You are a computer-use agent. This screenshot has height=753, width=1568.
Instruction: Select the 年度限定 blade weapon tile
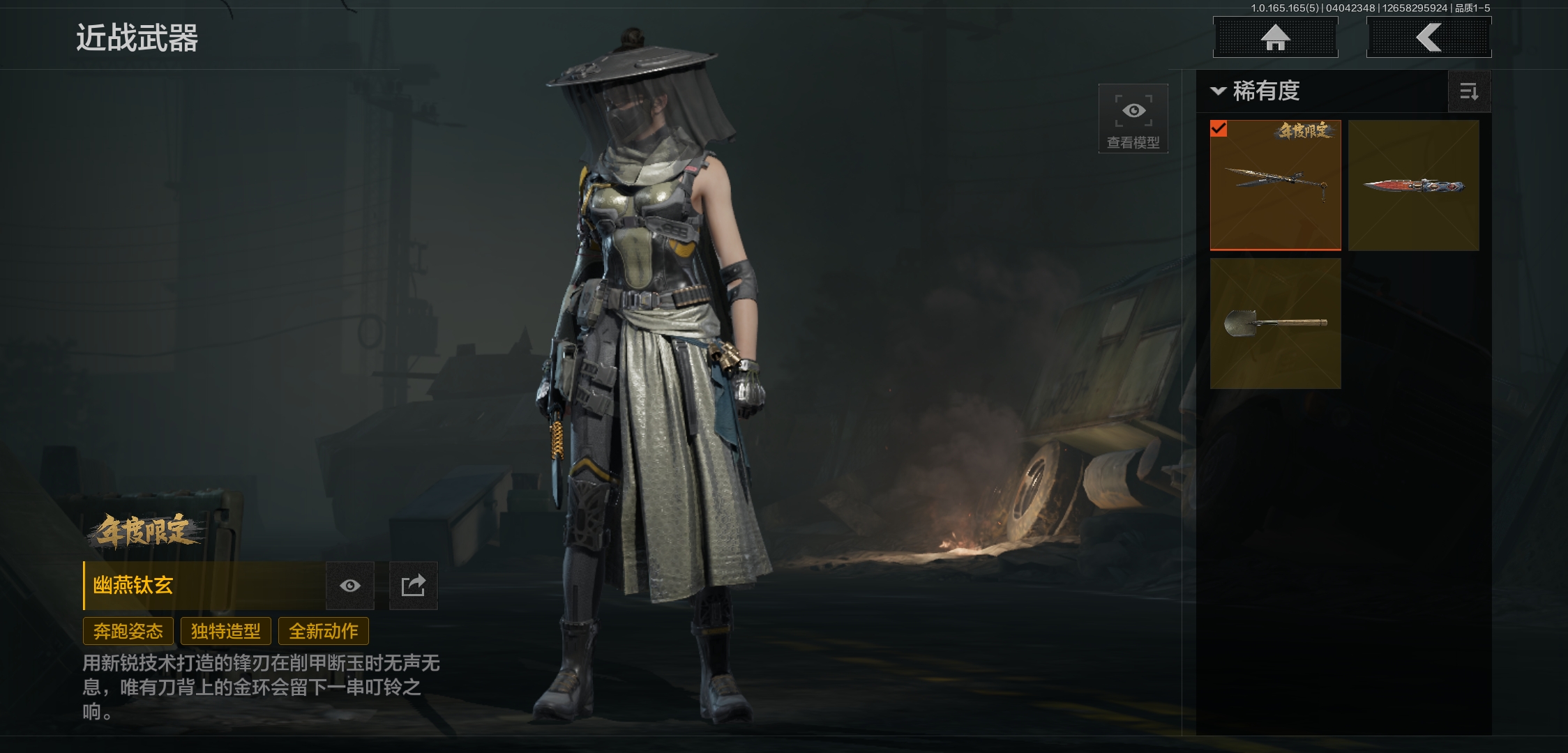[x=1275, y=185]
